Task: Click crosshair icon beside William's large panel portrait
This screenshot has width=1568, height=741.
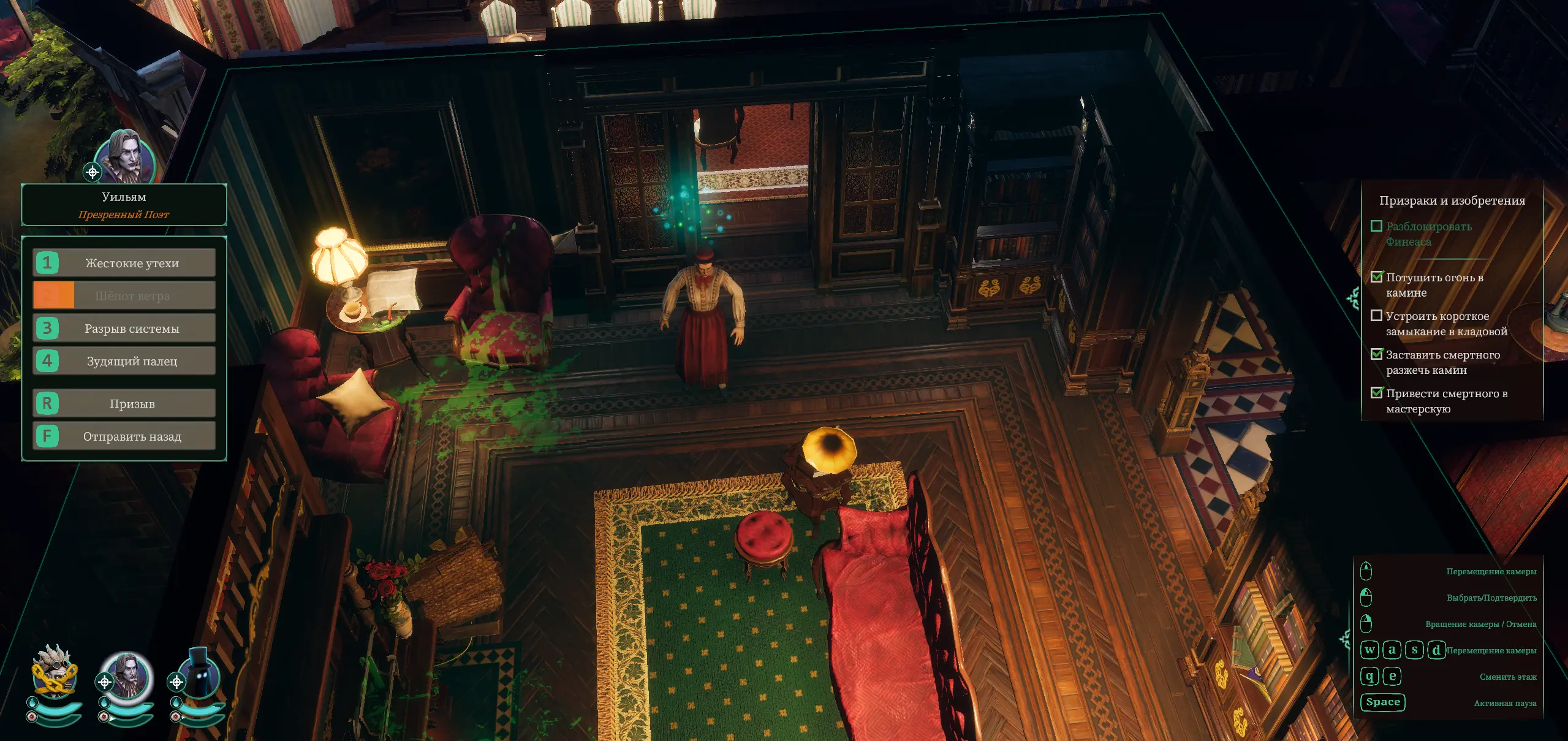Action: coord(93,172)
